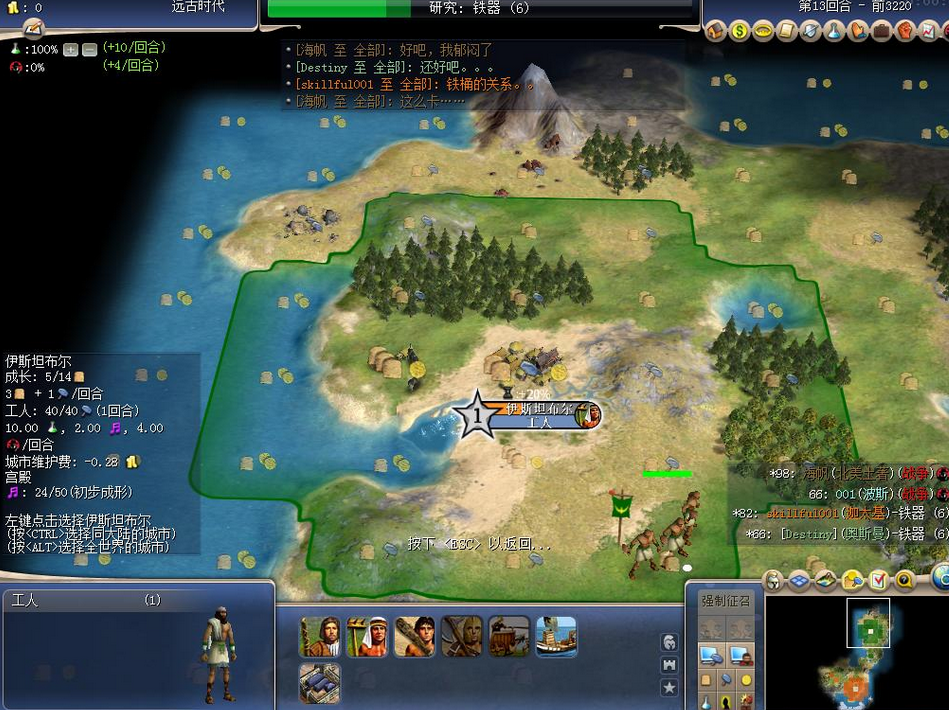Open the technology advisor flask icon
The width and height of the screenshot is (949, 710).
834,31
